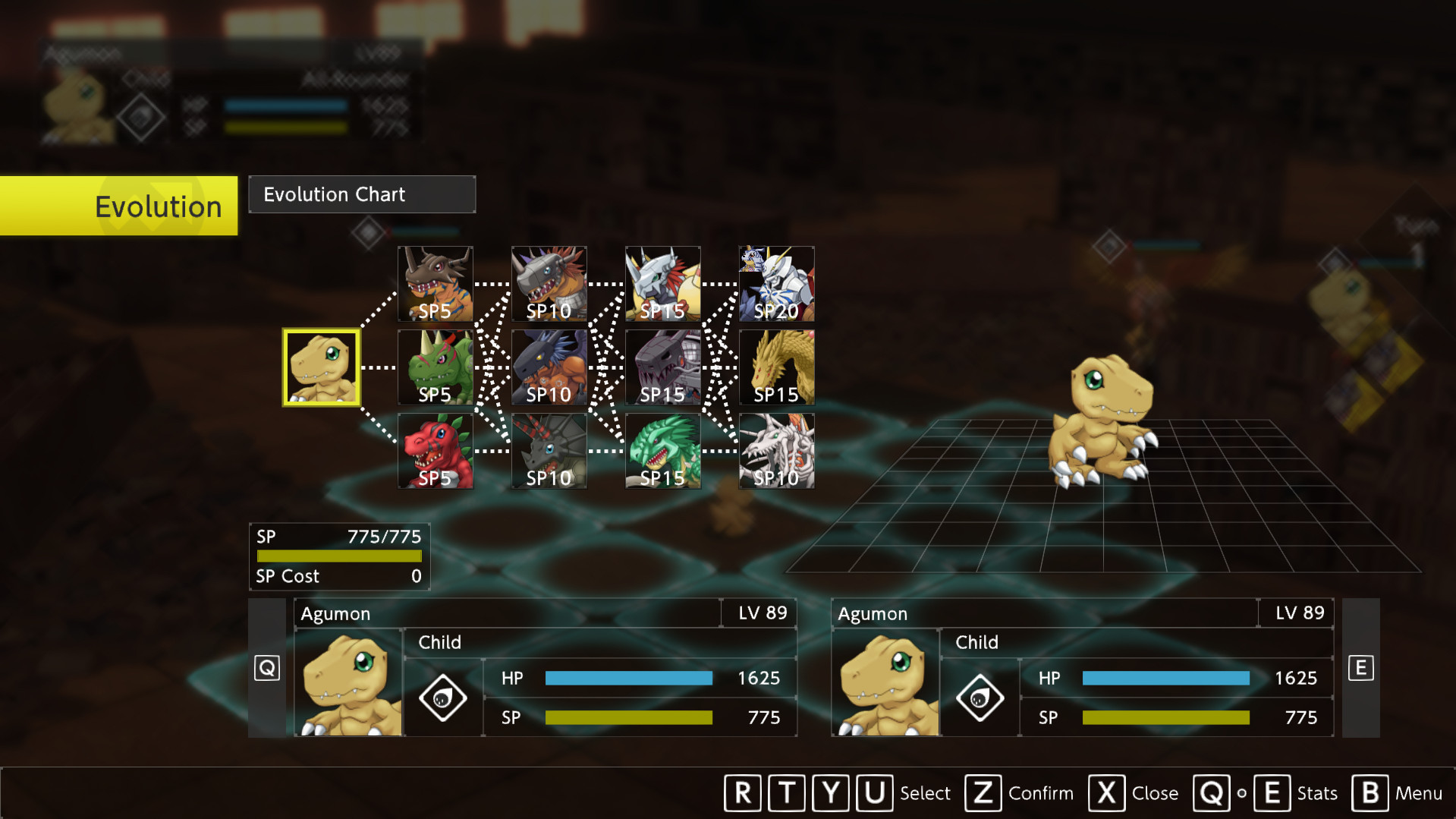Select the red dinosaur SP5 evolution
This screenshot has width=1456, height=819.
(x=435, y=451)
